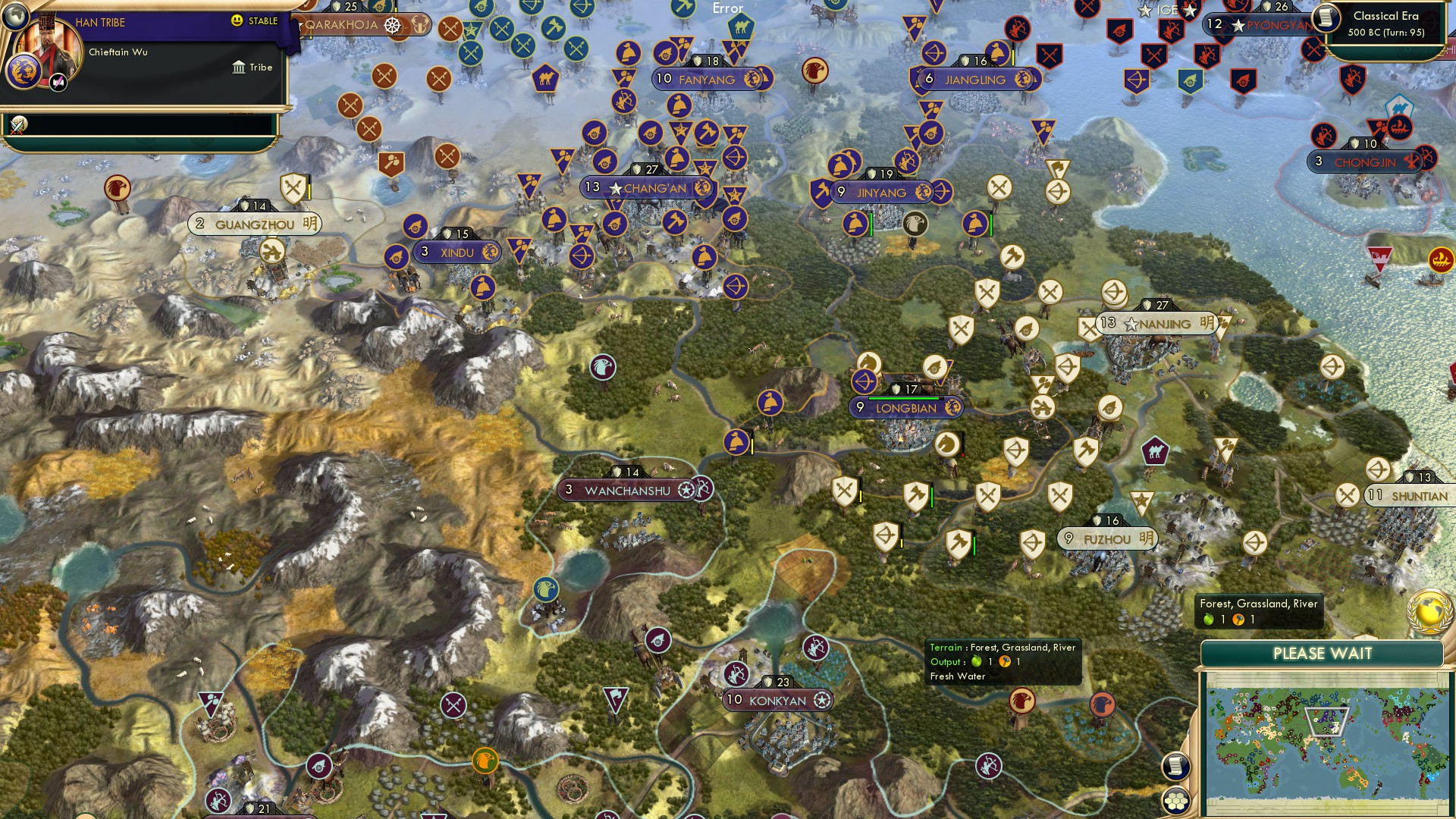
Task: Click the hexagon unit-cycle icon bottom right
Action: pyautogui.click(x=1176, y=799)
